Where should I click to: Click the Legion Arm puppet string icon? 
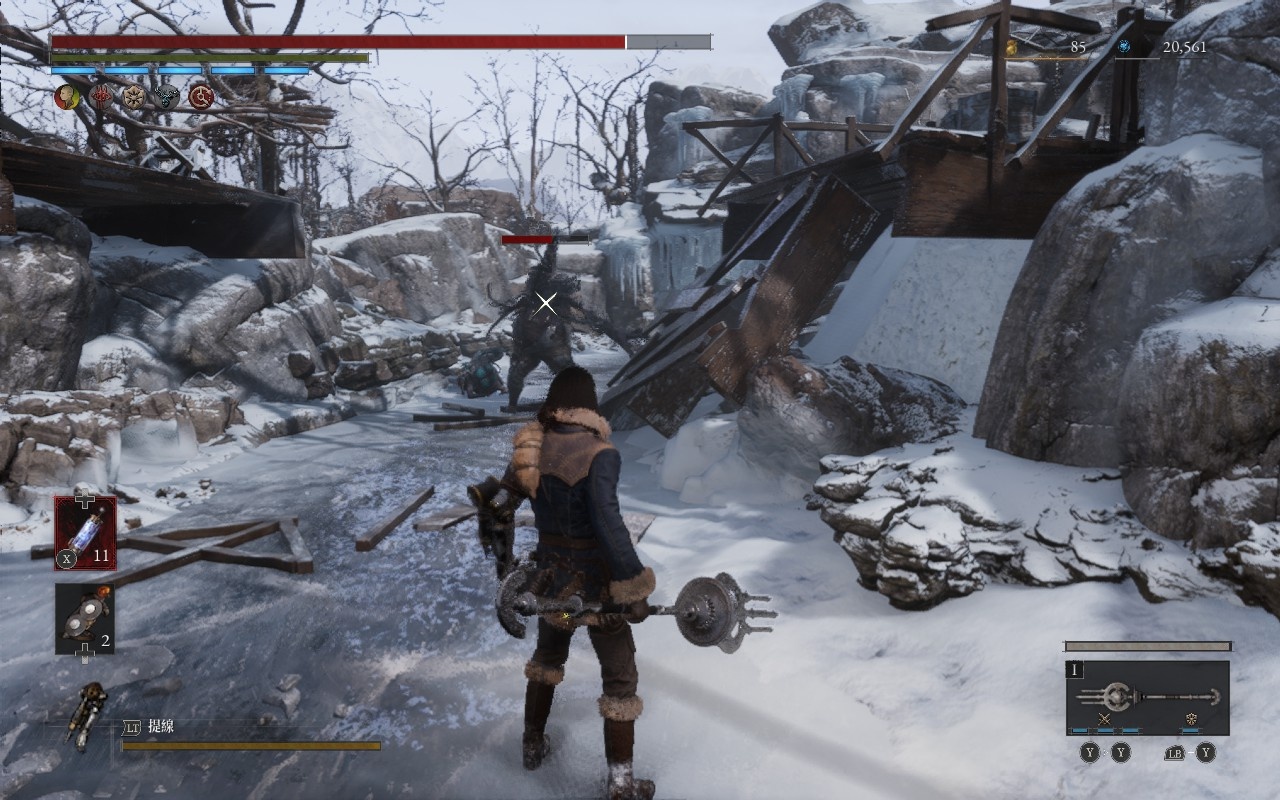(x=89, y=713)
